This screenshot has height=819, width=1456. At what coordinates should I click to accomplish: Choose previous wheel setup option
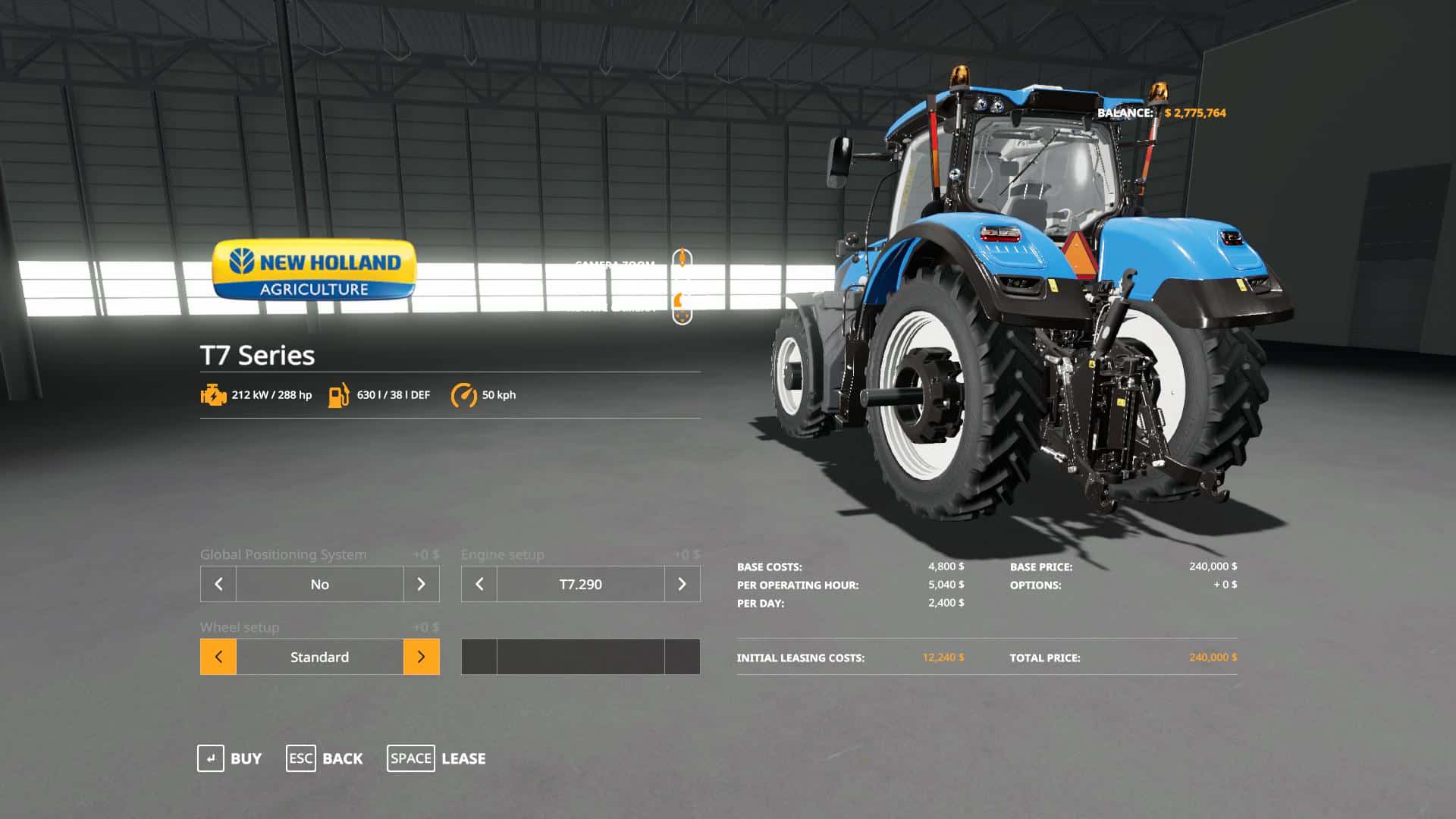point(218,657)
